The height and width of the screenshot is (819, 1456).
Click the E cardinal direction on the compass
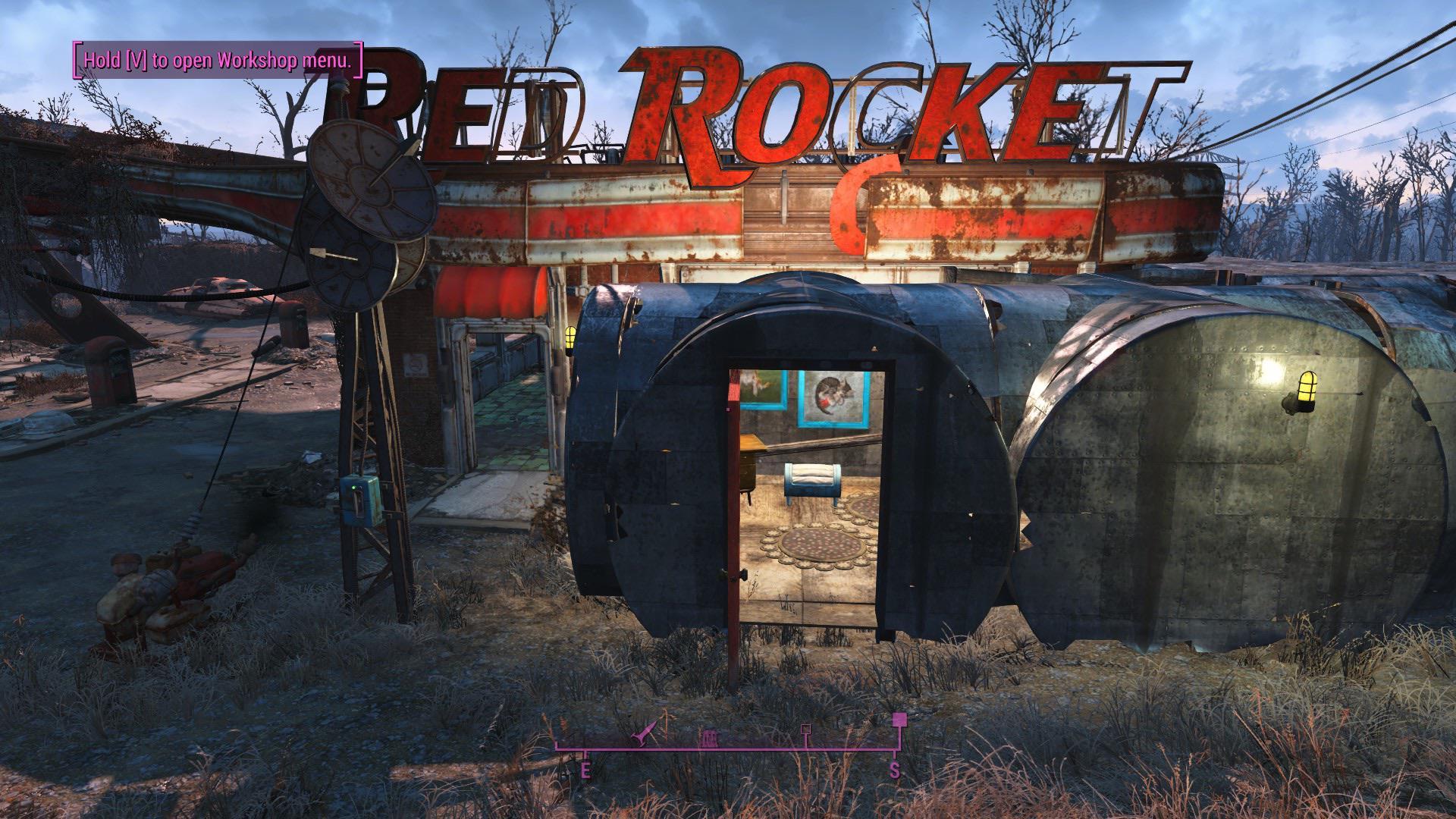(x=585, y=767)
